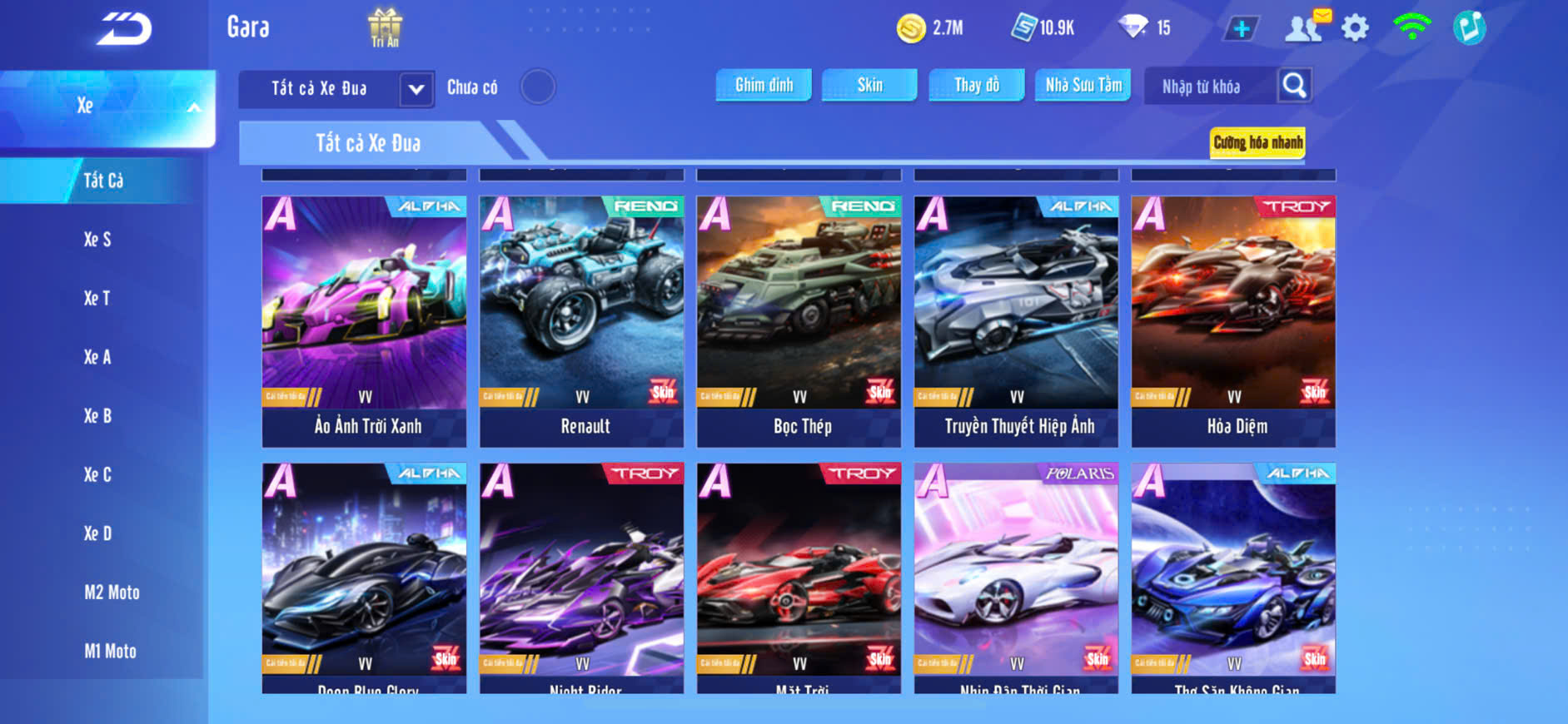This screenshot has width=1568, height=724.
Task: Click the magnifying glass search button
Action: click(1294, 86)
